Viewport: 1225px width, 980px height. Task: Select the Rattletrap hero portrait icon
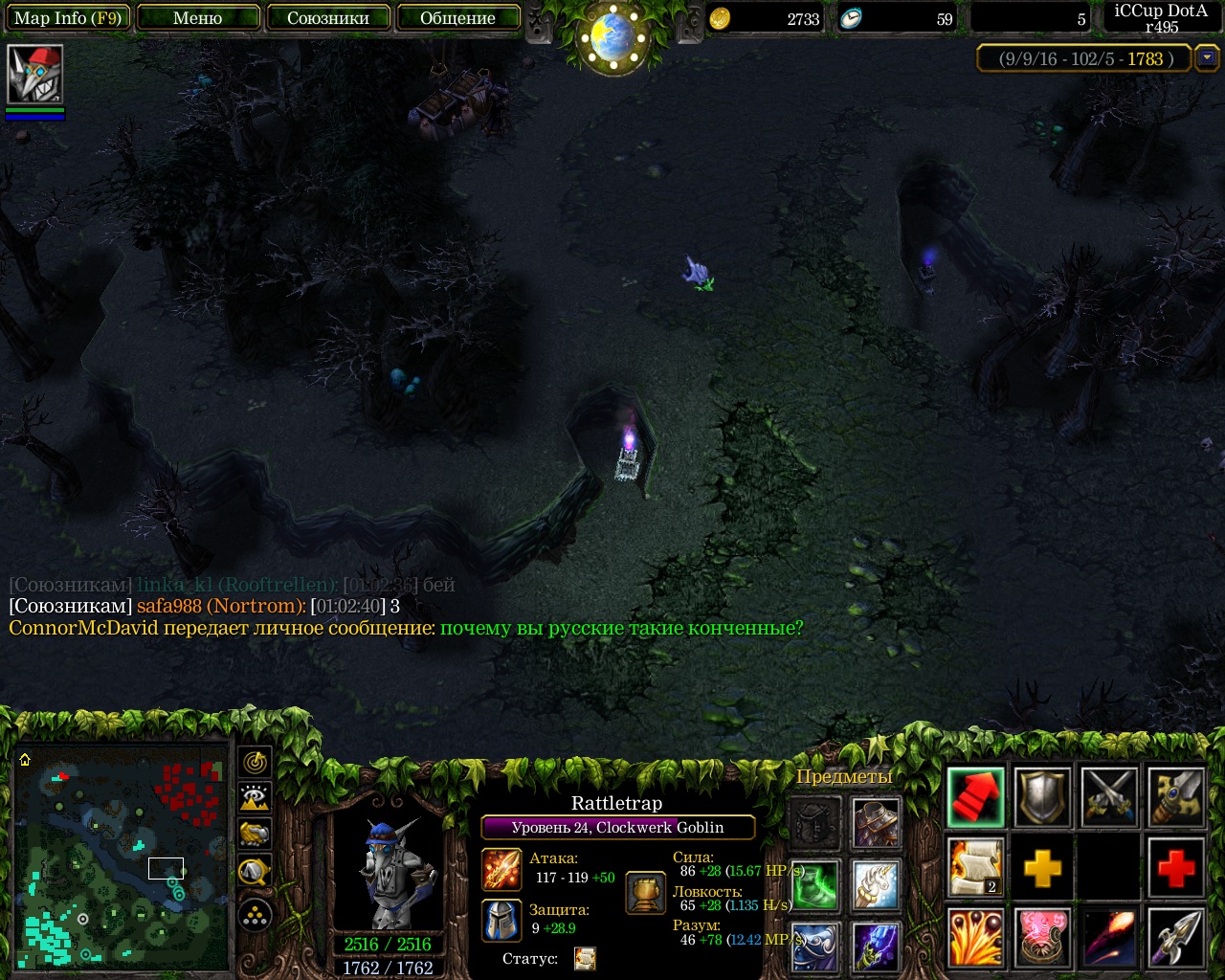click(x=34, y=74)
